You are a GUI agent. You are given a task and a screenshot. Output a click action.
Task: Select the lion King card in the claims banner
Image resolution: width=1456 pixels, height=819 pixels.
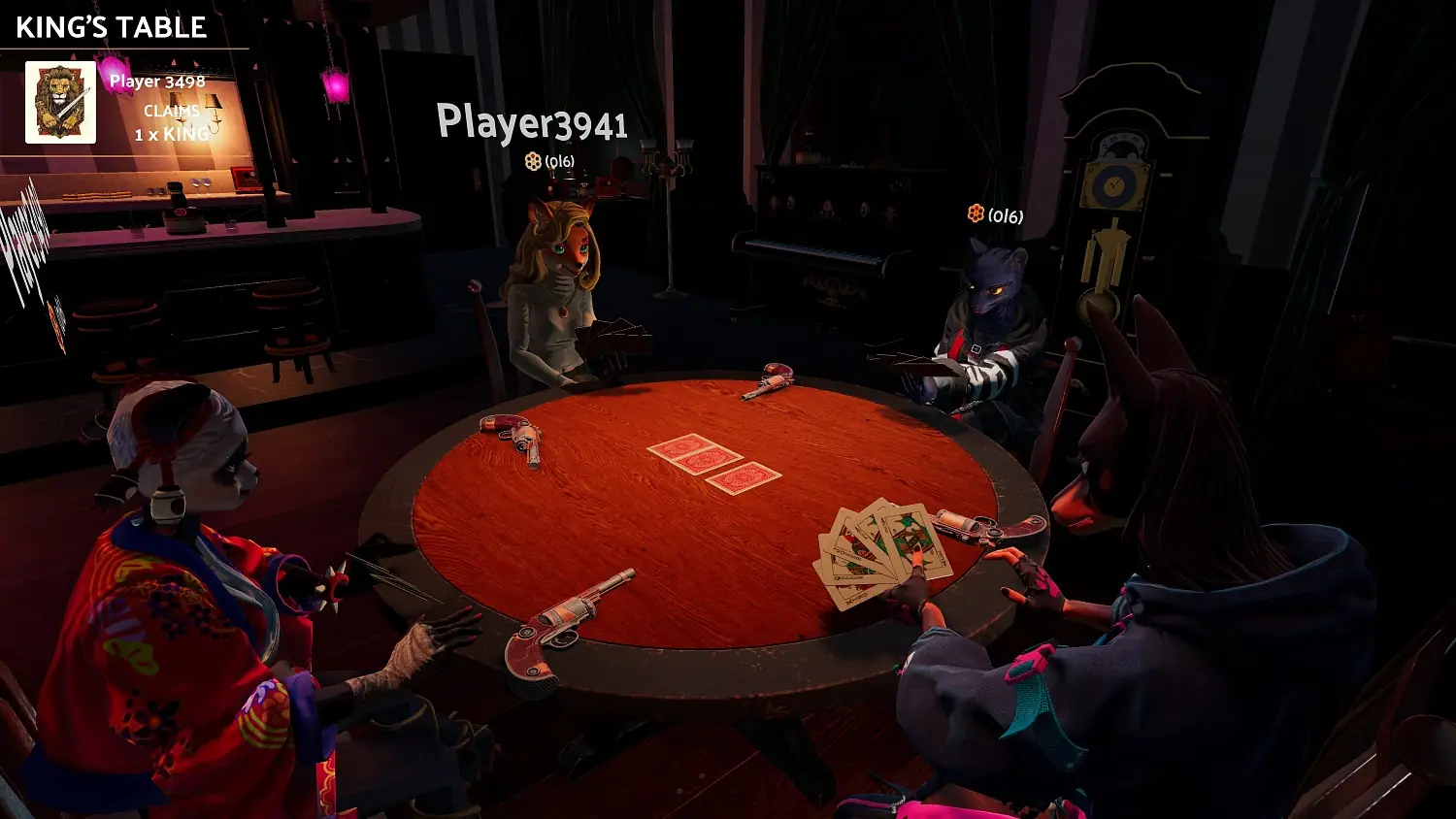point(60,102)
